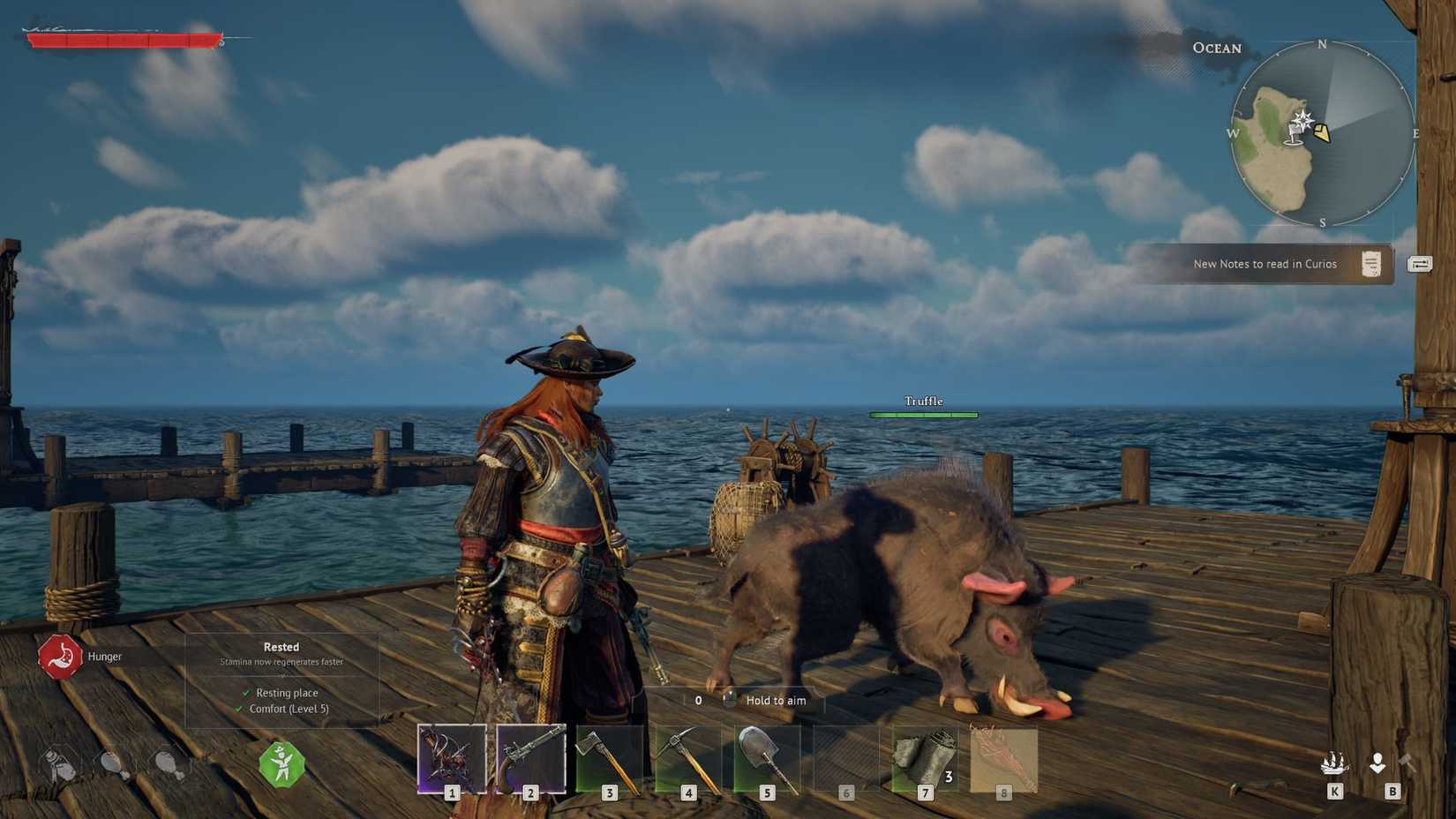This screenshot has height=819, width=1456.
Task: Open the New Notes in Curios notification
Action: click(x=1265, y=264)
